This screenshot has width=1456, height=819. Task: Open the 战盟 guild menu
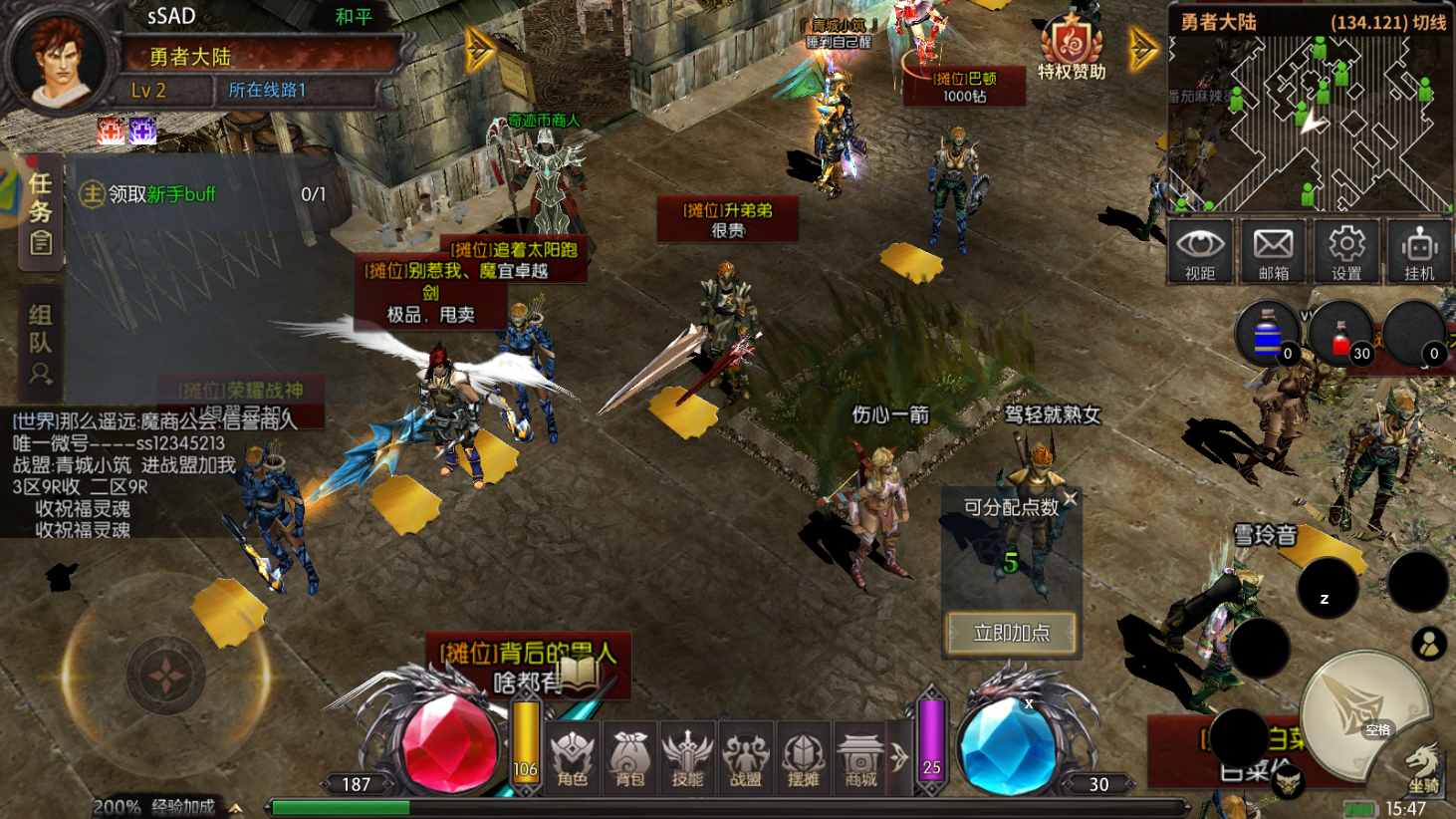745,759
